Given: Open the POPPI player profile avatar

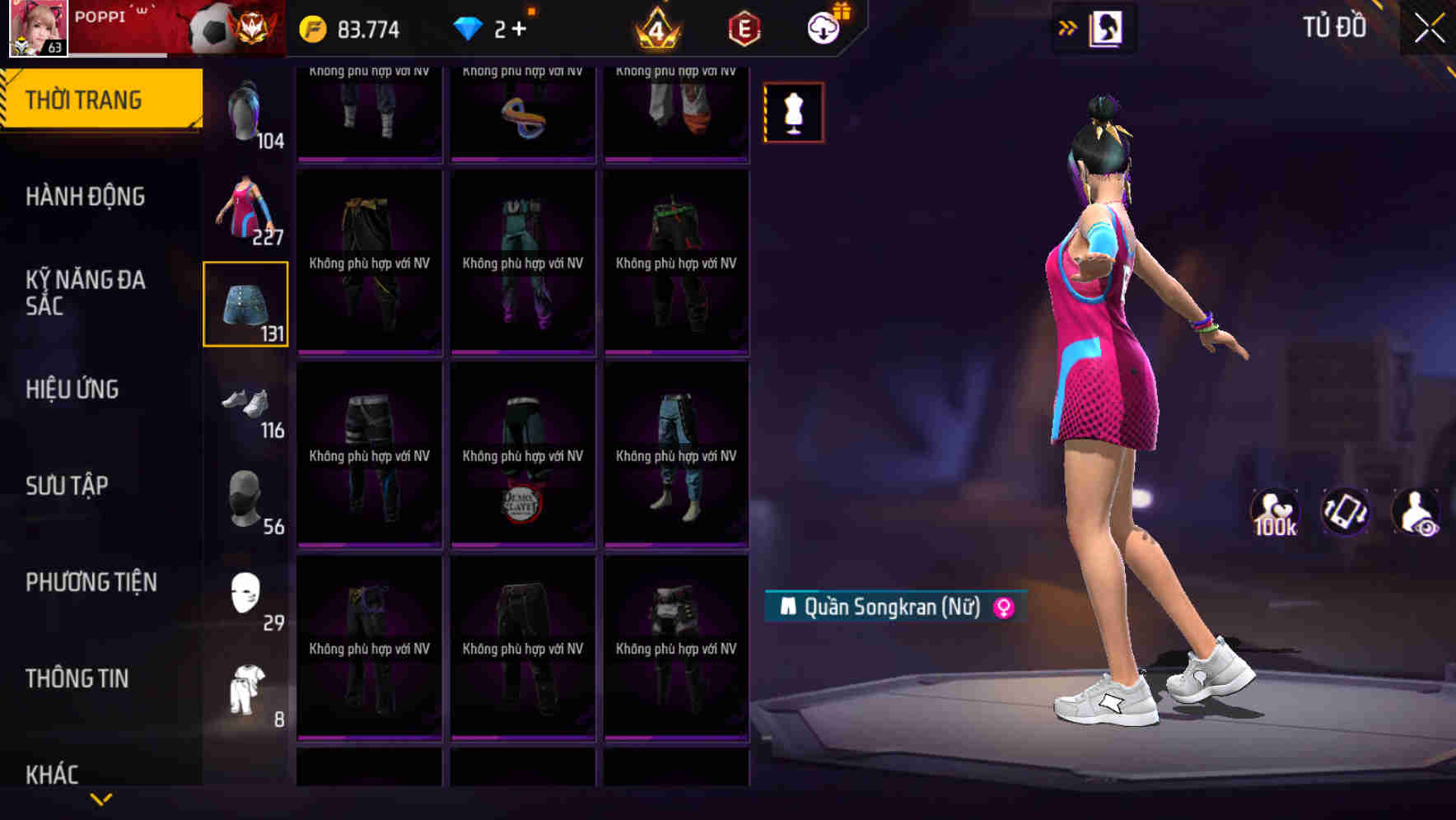Looking at the screenshot, I should pos(37,29).
